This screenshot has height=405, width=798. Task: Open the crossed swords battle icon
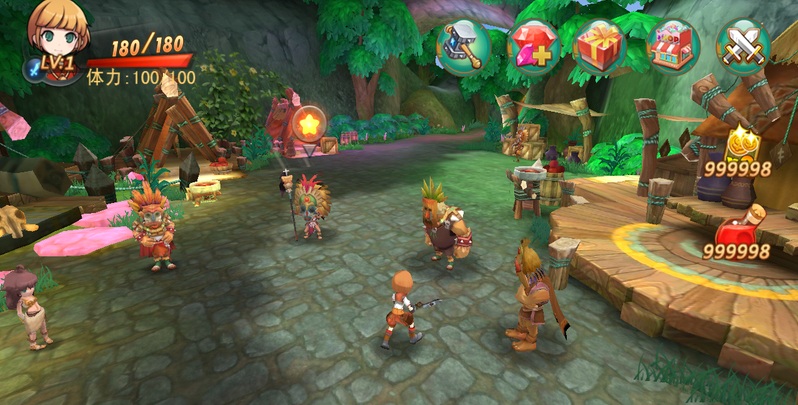click(x=743, y=47)
